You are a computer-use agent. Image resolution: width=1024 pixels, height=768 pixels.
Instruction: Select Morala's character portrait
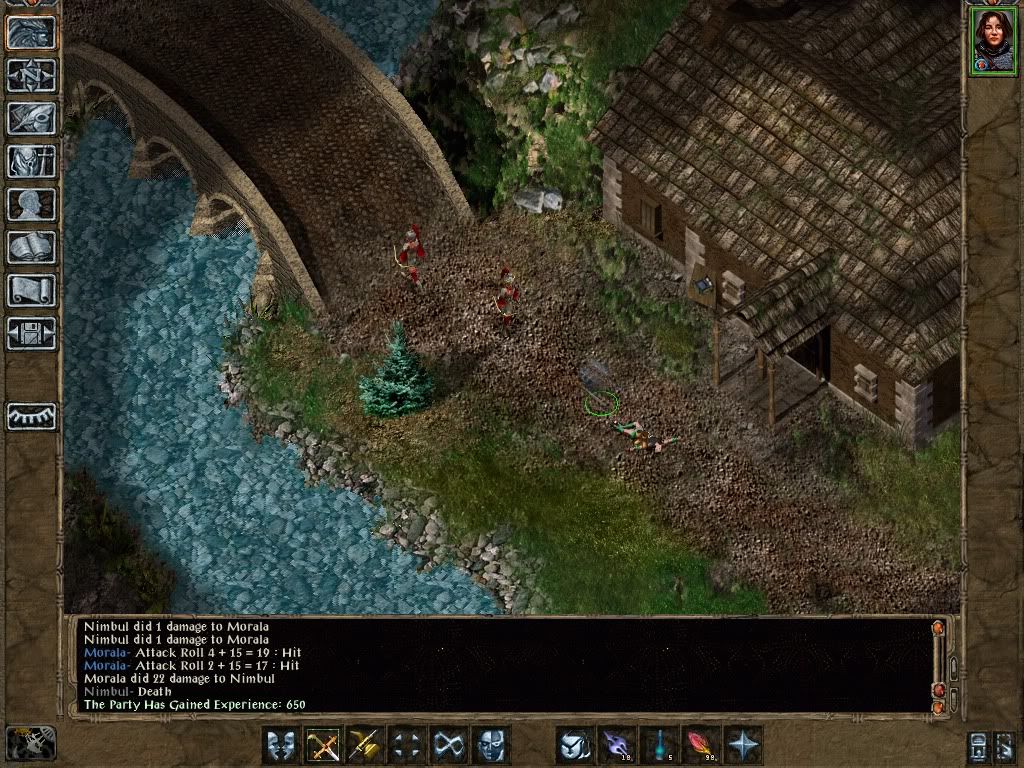coord(992,42)
